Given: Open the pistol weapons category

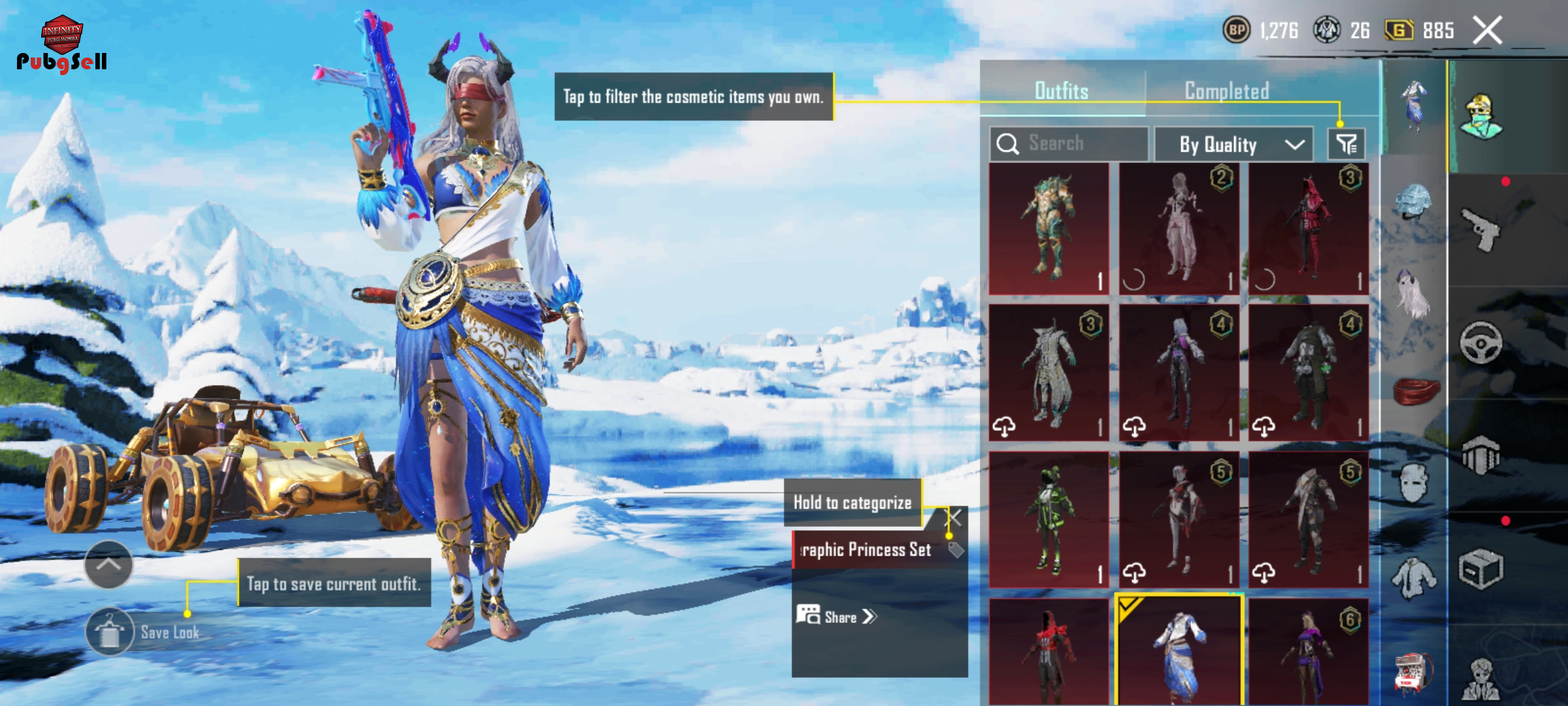Looking at the screenshot, I should [1481, 230].
